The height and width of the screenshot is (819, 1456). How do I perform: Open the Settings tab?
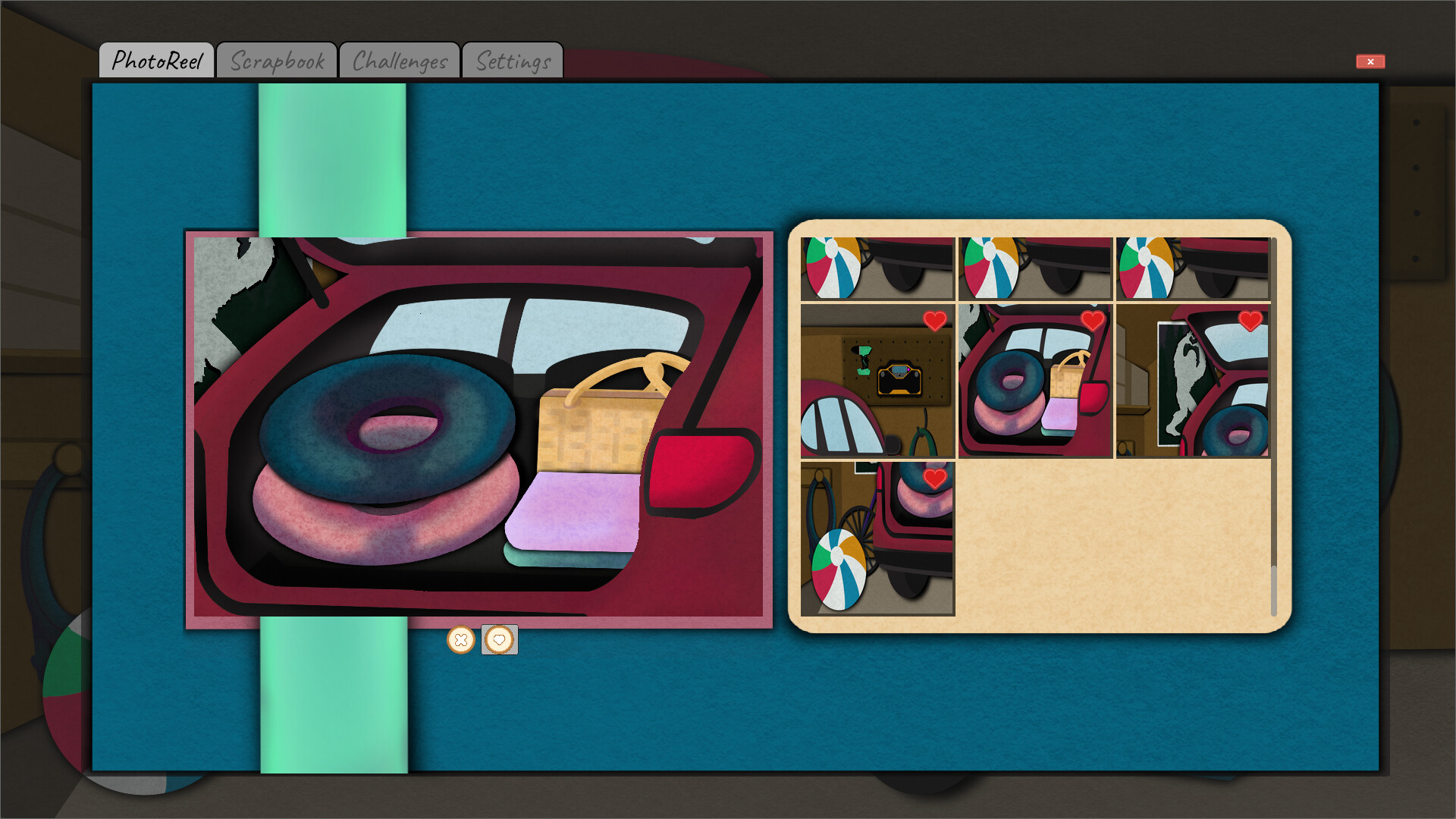pyautogui.click(x=513, y=59)
